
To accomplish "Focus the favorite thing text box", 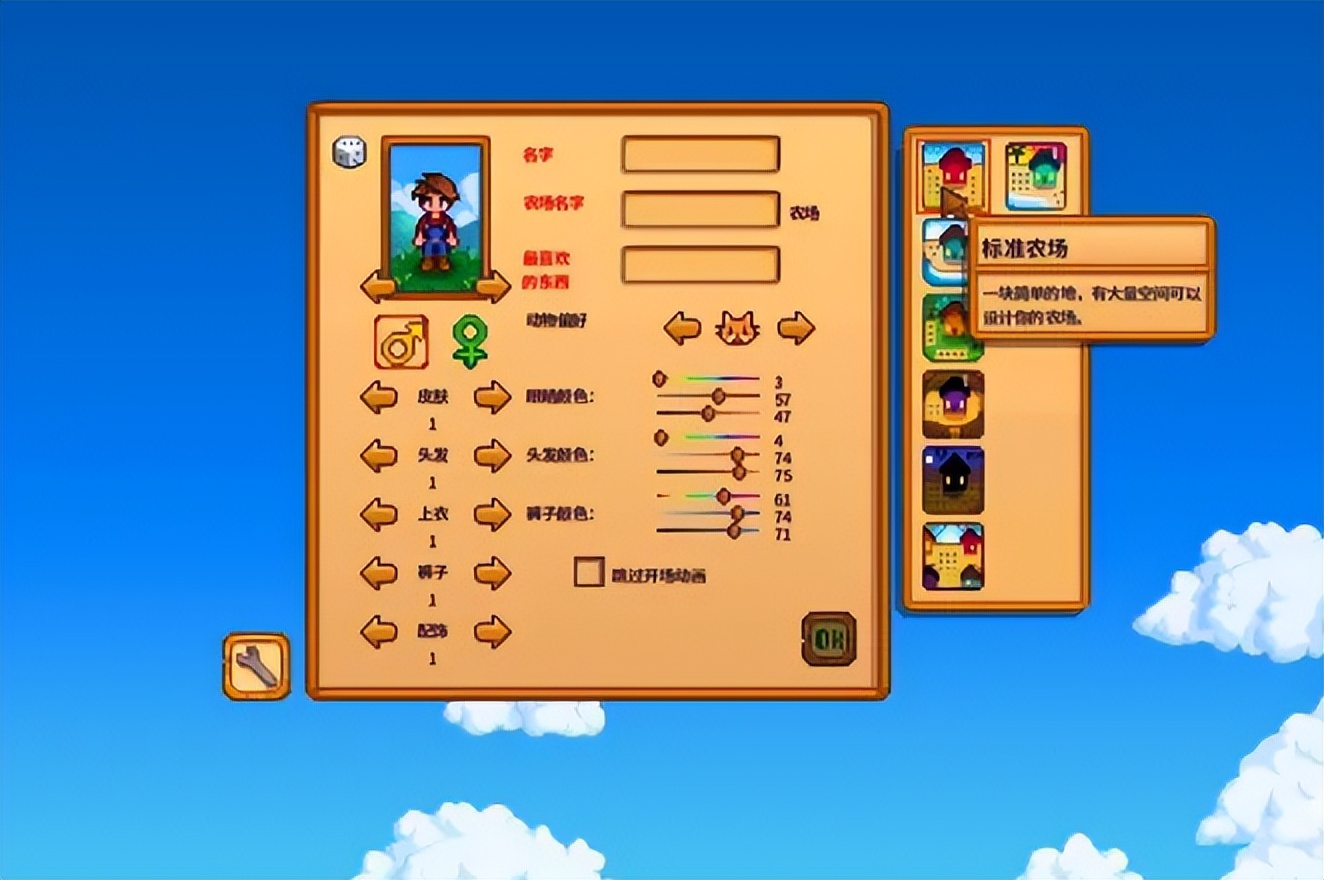I will [x=700, y=265].
